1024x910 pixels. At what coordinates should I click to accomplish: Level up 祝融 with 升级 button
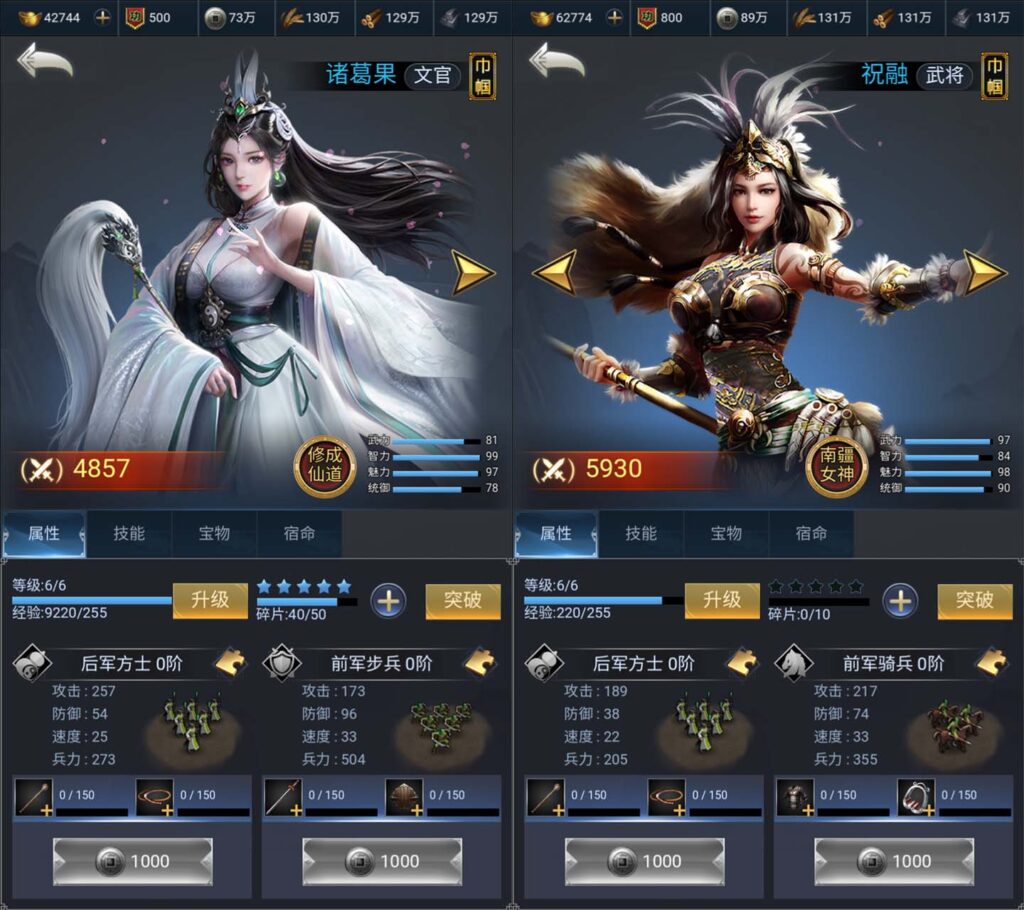point(722,600)
